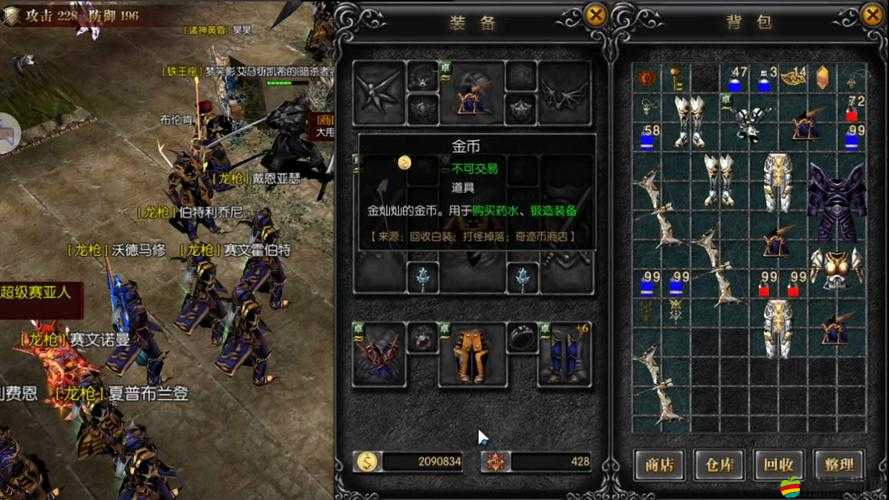
Task: Open the 商店 shop
Action: 659,464
